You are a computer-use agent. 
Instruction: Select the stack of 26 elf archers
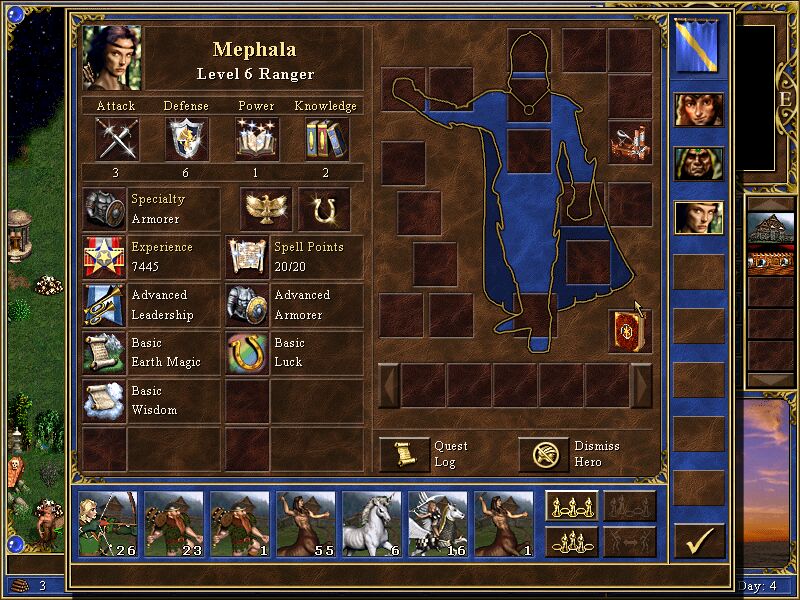(x=108, y=523)
